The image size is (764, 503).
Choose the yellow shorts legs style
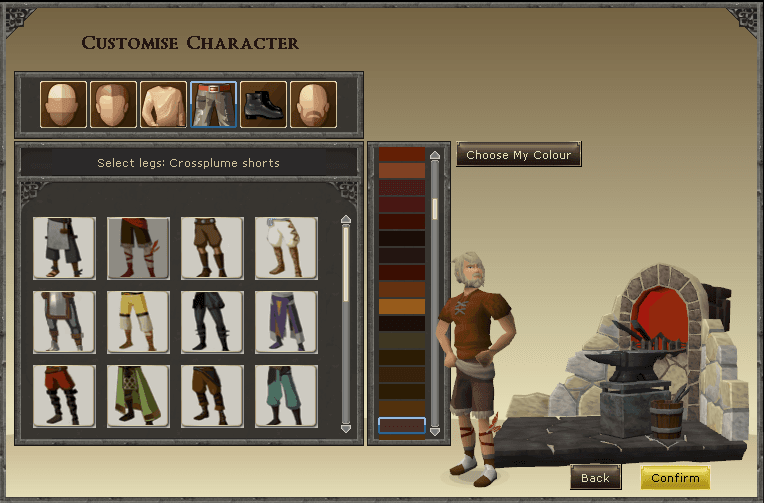point(138,322)
